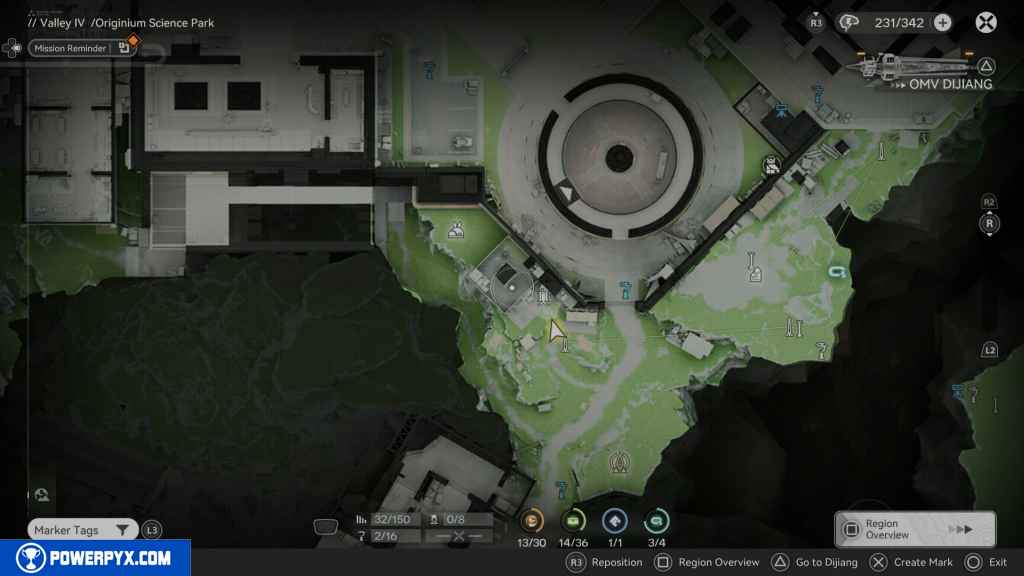Screen dimensions: 1024x576
Task: Select the teal 3/4 collectible tracker
Action: point(657,520)
